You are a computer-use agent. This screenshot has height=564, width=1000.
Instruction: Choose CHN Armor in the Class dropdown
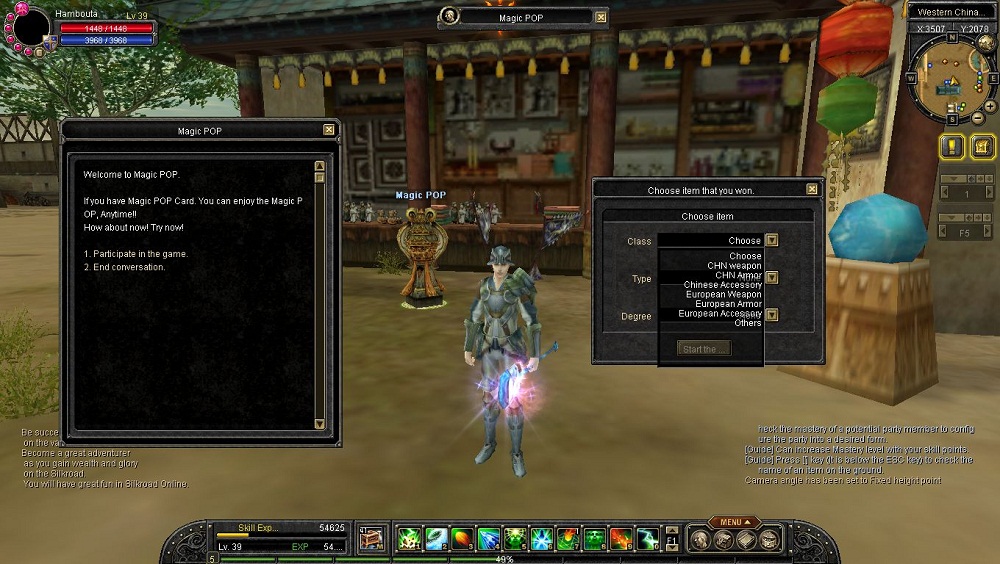(x=738, y=275)
